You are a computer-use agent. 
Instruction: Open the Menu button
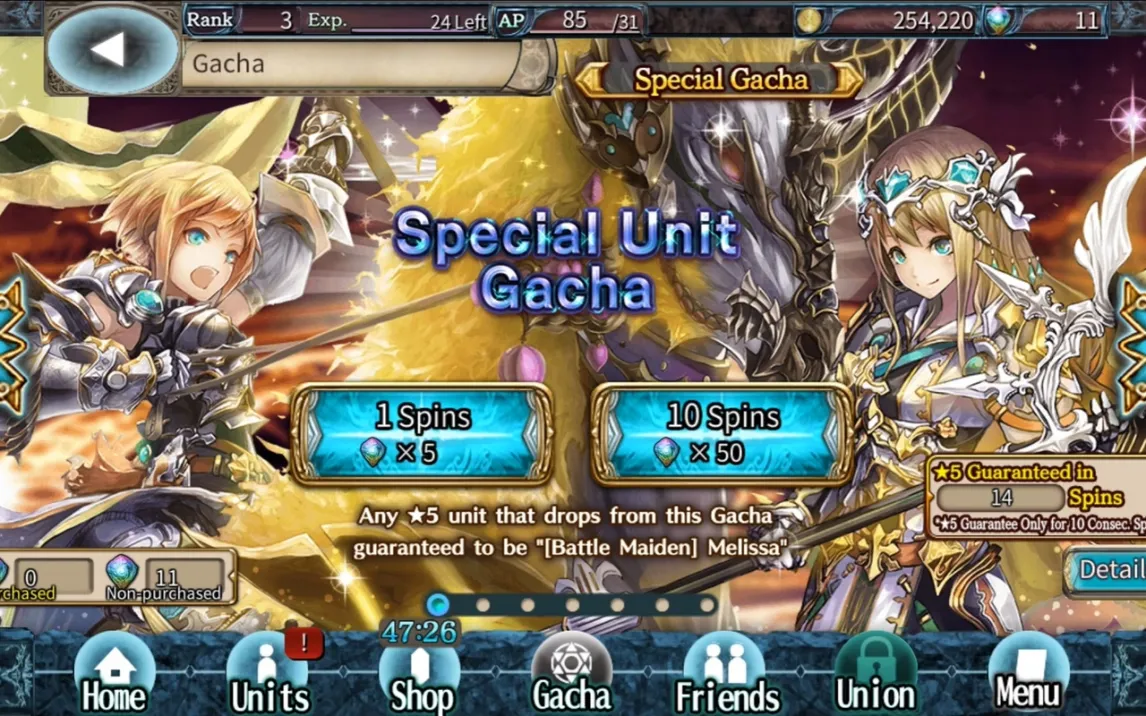pos(1028,675)
